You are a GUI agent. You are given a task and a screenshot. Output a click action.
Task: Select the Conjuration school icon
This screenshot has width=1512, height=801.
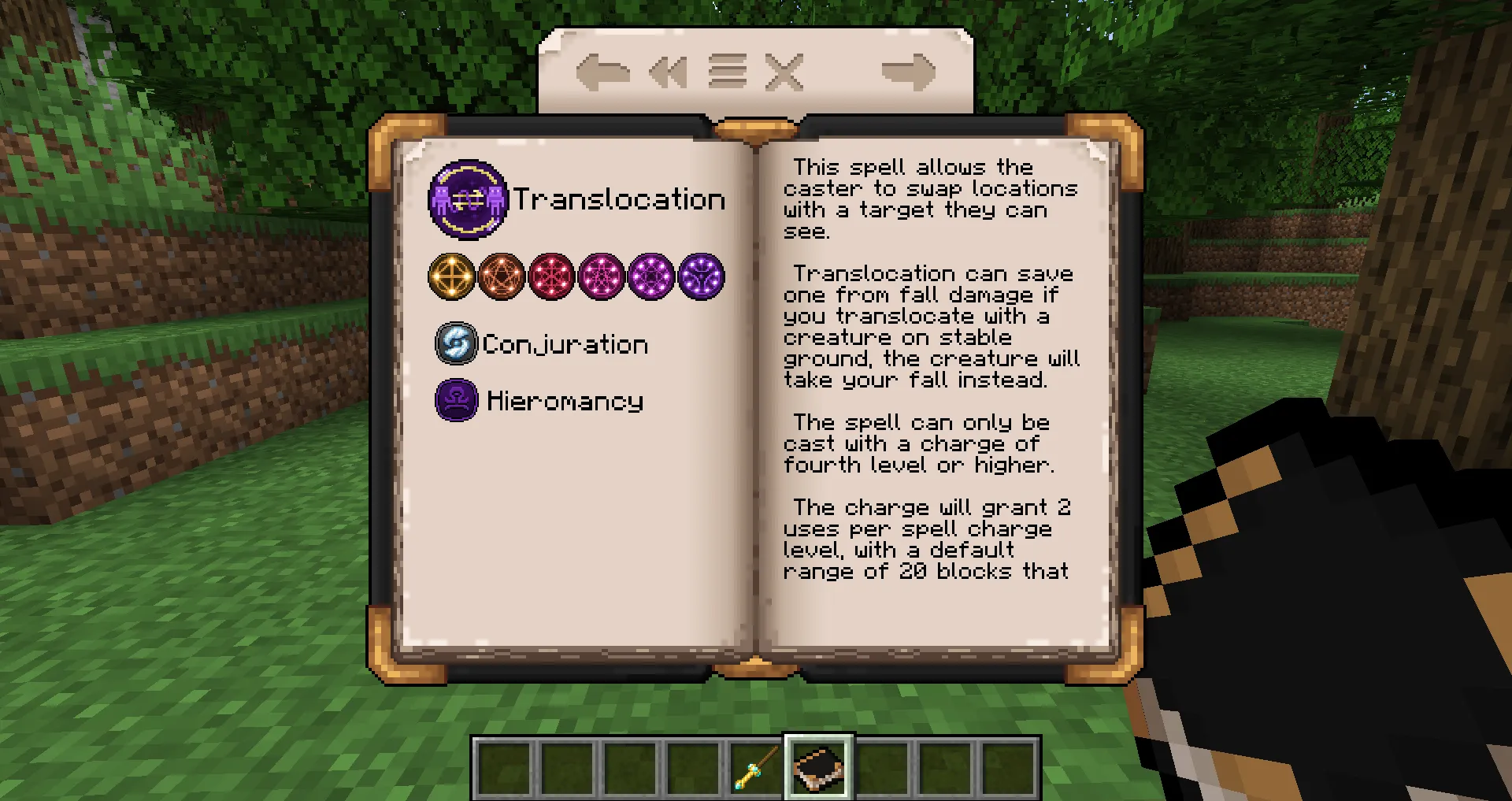click(455, 343)
